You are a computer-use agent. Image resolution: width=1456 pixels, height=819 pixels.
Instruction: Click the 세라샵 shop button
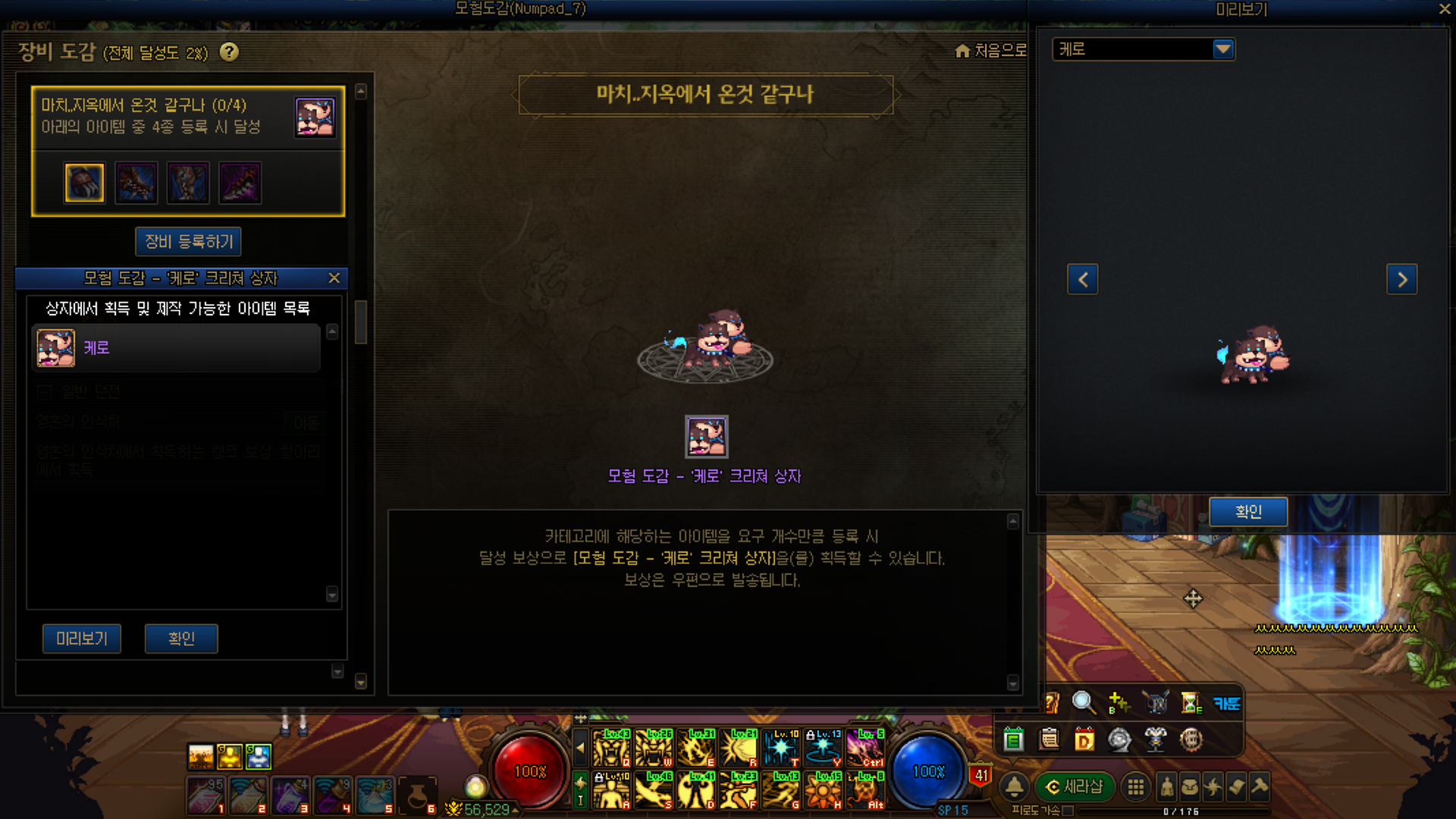tap(1075, 787)
